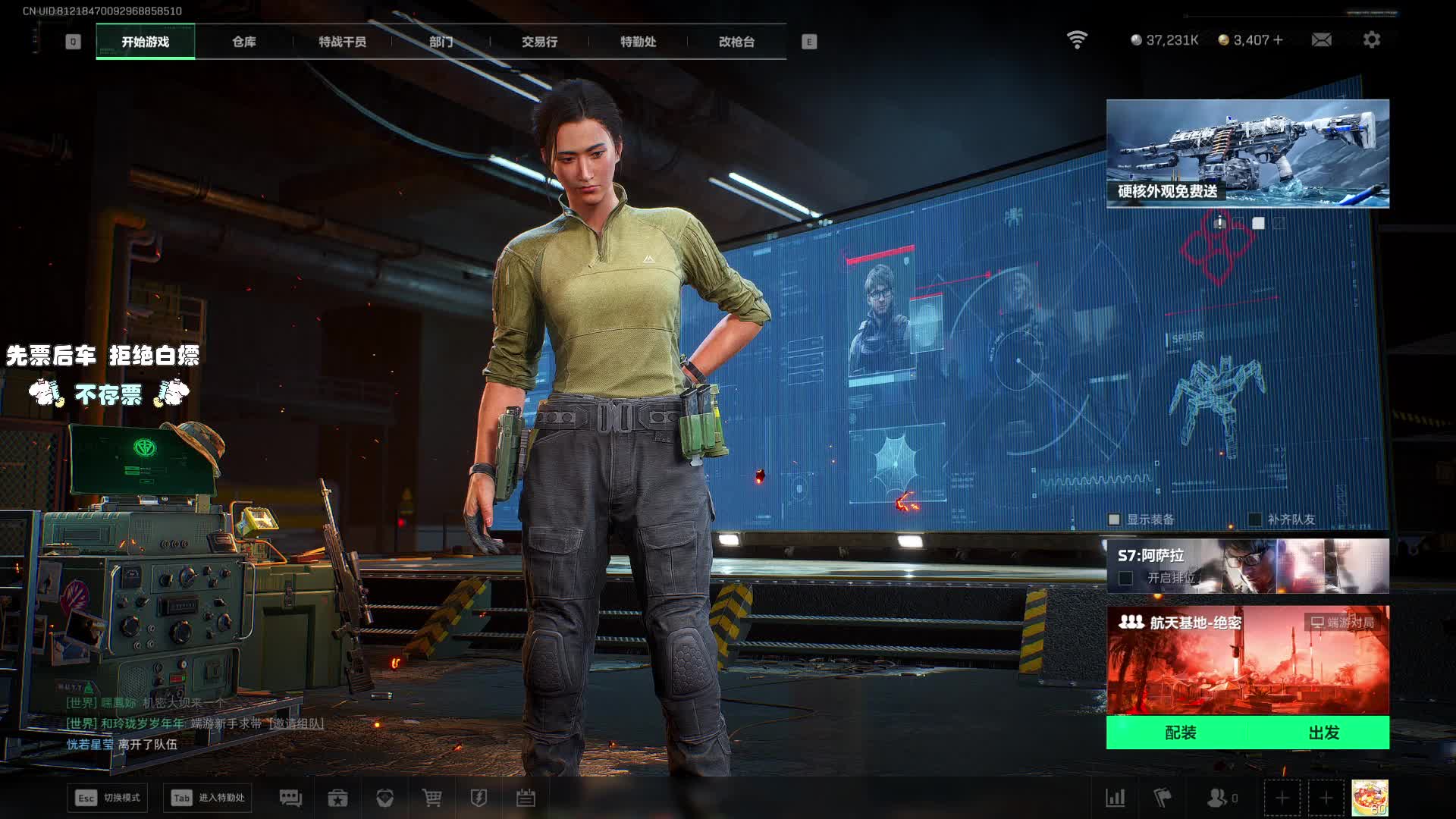The image size is (1456, 819).
Task: Switch to the 仓库 tab
Action: [x=243, y=42]
